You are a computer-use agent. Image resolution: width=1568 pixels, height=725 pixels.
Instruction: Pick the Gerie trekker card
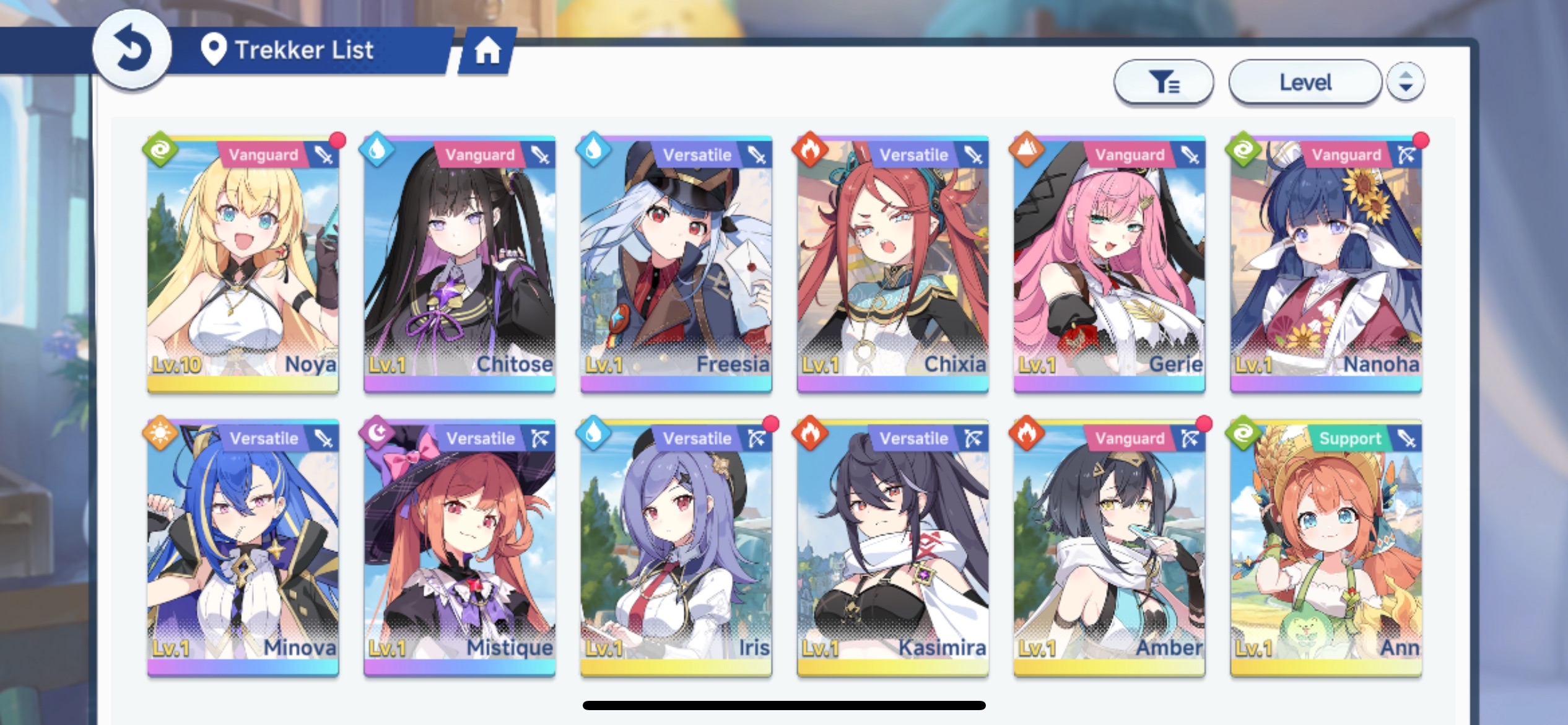(1109, 263)
